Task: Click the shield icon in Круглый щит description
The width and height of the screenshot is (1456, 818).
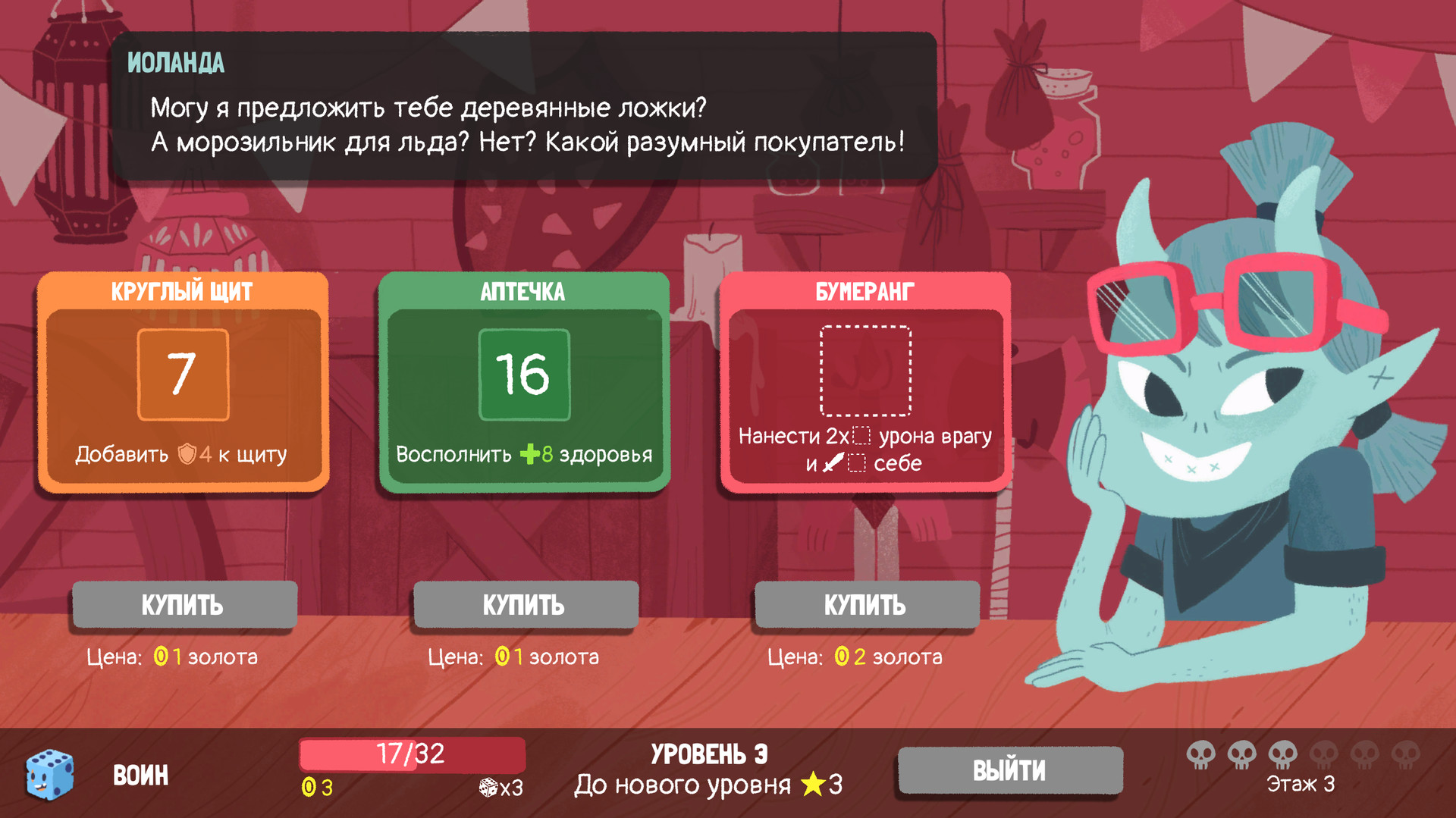Action: pyautogui.click(x=187, y=455)
